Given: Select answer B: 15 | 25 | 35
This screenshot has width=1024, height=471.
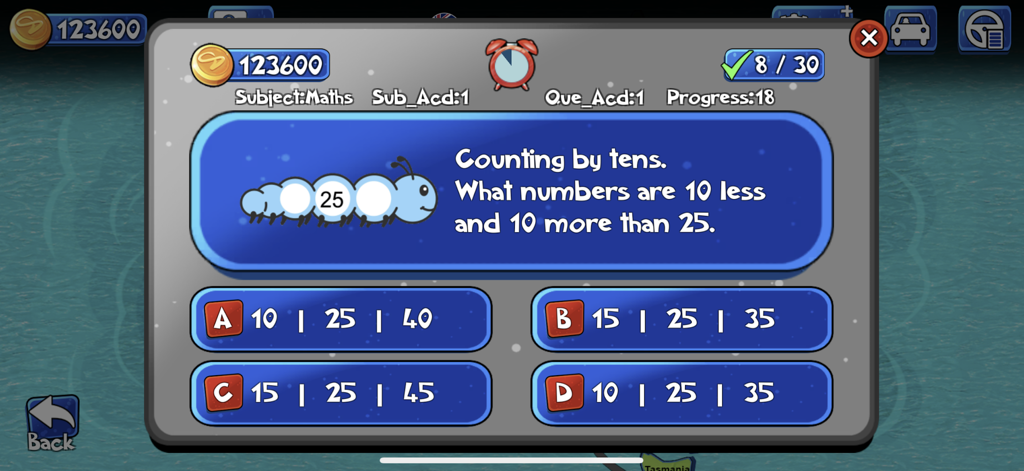Looking at the screenshot, I should coord(681,319).
